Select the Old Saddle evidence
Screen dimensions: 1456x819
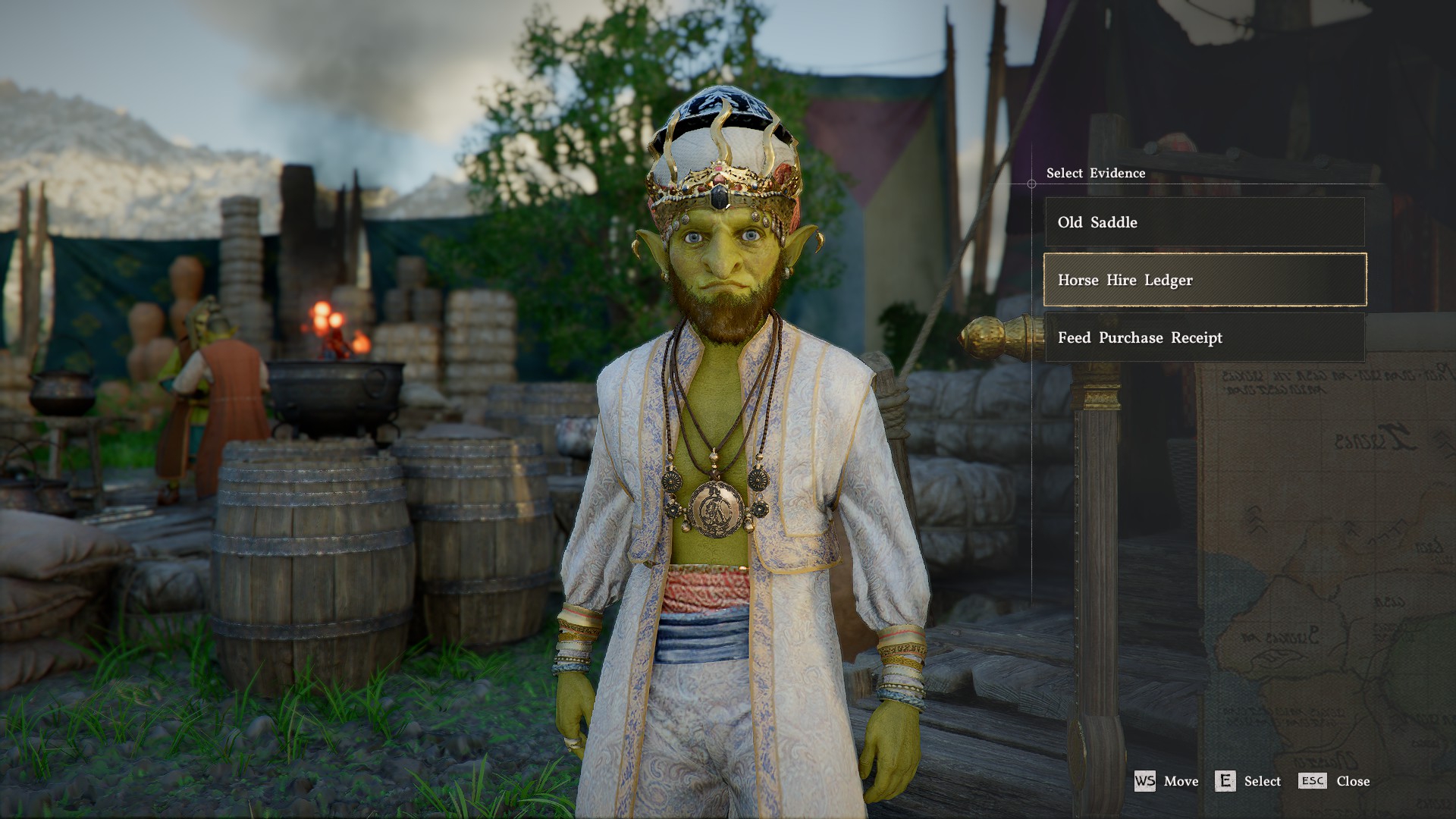[x=1204, y=222]
